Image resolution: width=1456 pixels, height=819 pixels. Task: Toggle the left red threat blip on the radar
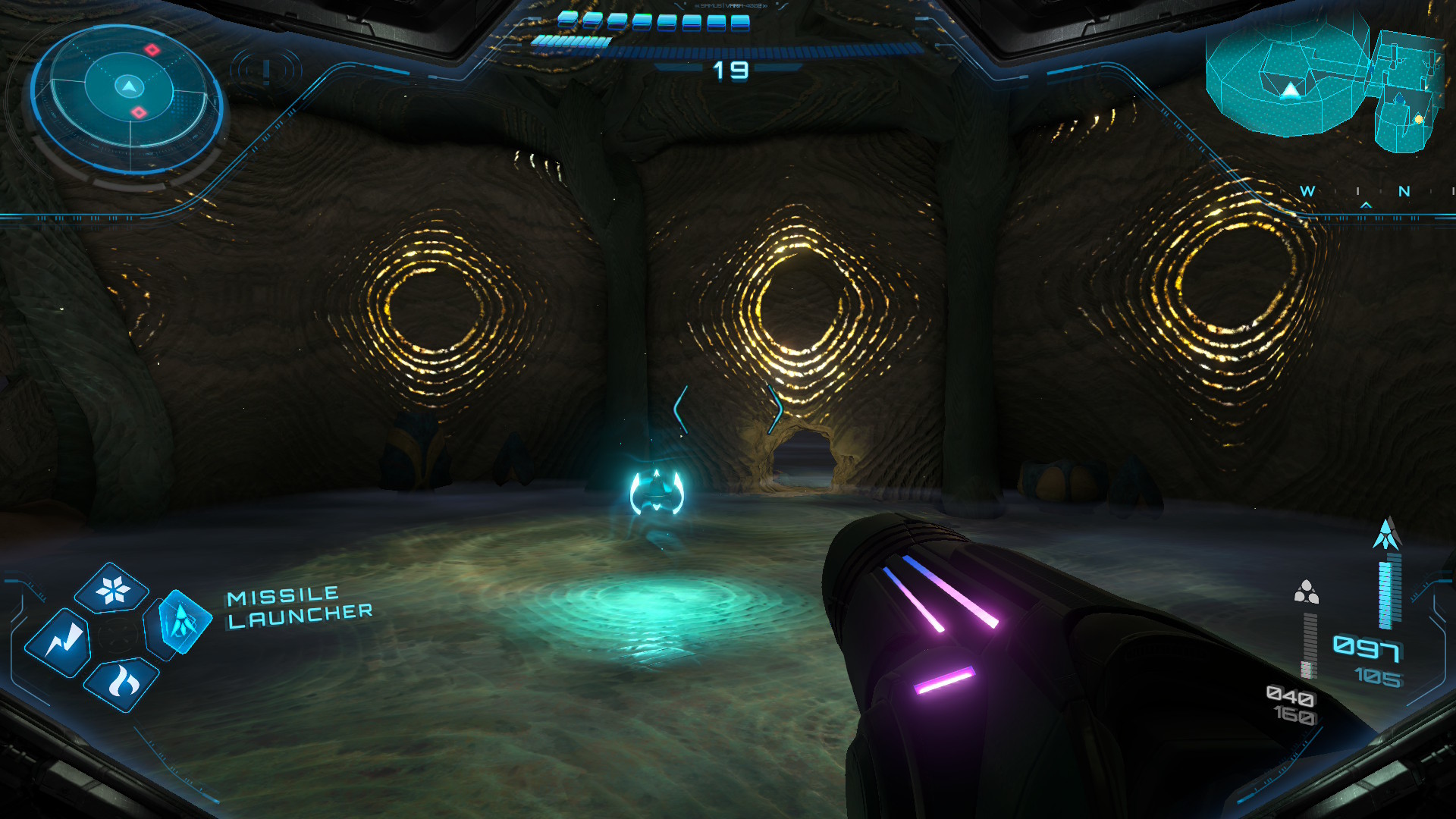click(152, 50)
